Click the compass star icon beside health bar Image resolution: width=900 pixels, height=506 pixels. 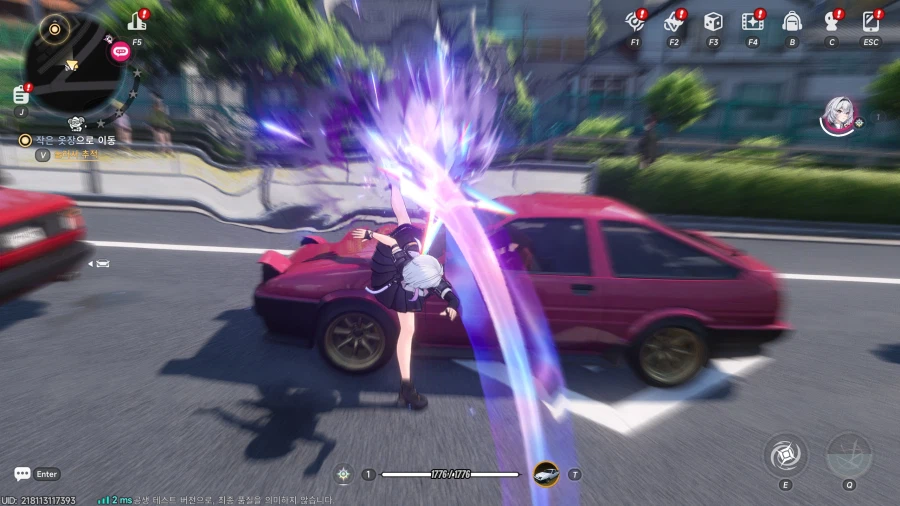tap(344, 474)
